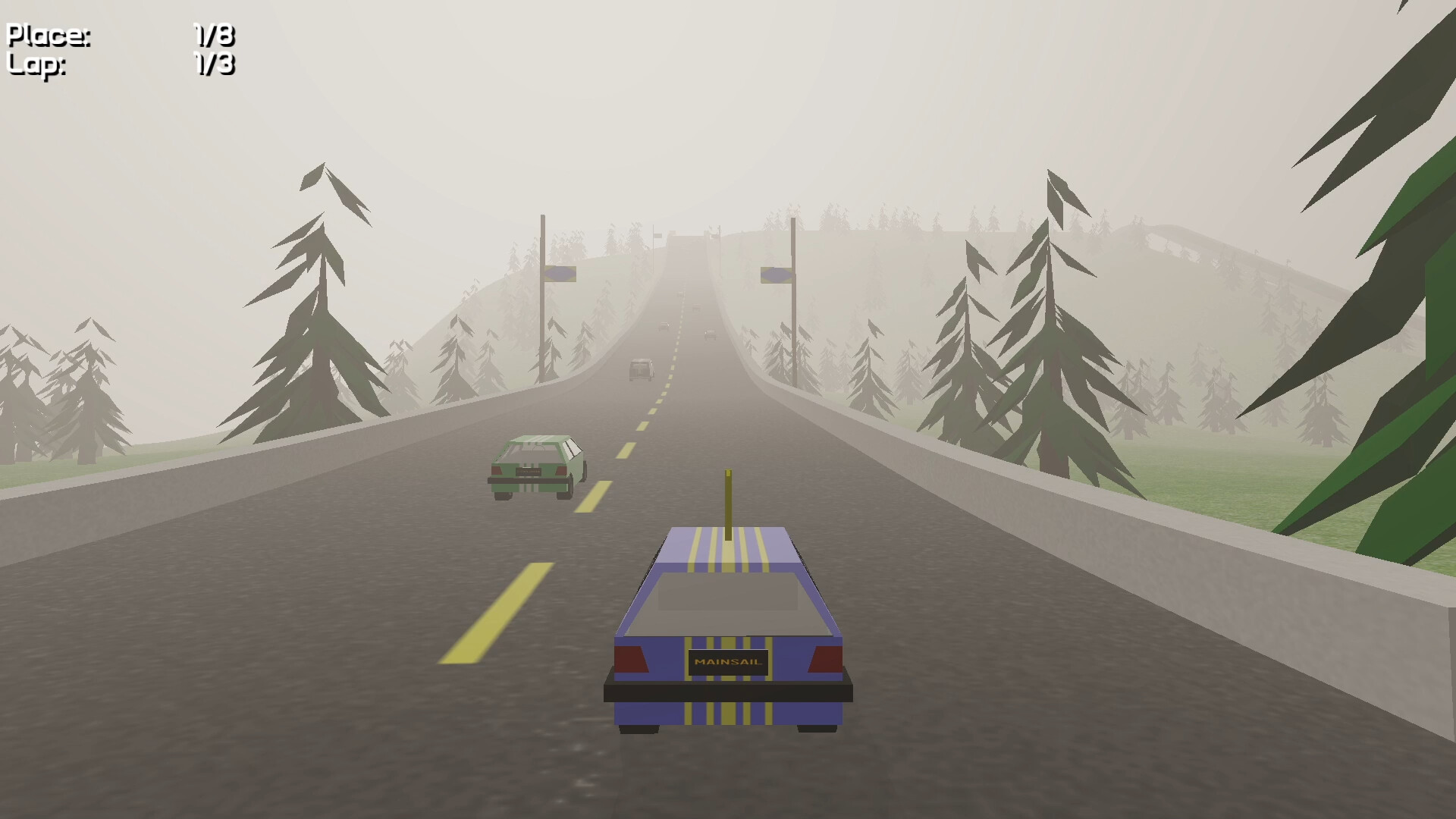Click the MAINSAIL license plate

pos(726,660)
